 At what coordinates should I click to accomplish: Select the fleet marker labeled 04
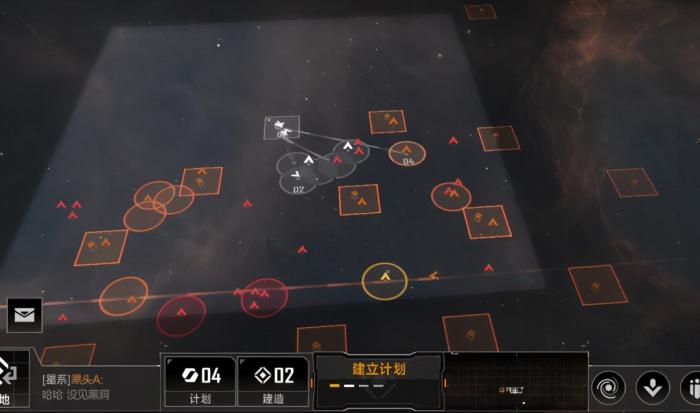407,154
